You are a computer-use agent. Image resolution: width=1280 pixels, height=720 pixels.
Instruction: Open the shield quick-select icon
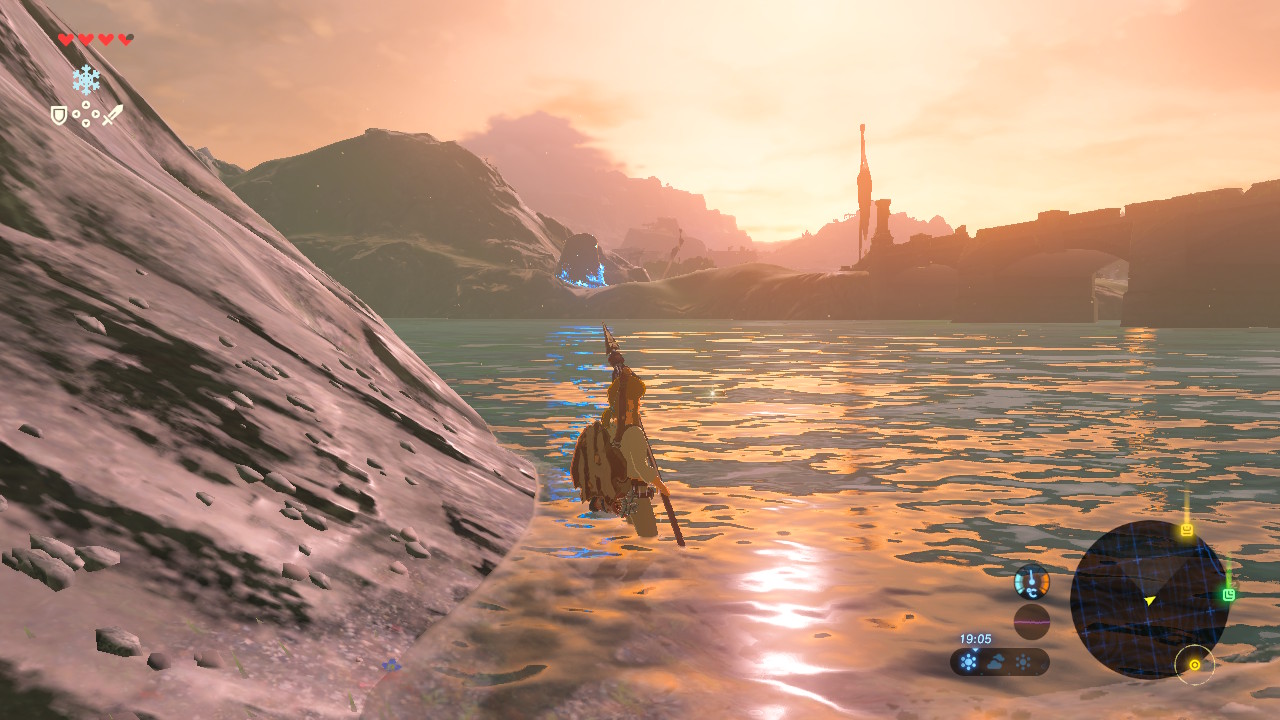[59, 116]
